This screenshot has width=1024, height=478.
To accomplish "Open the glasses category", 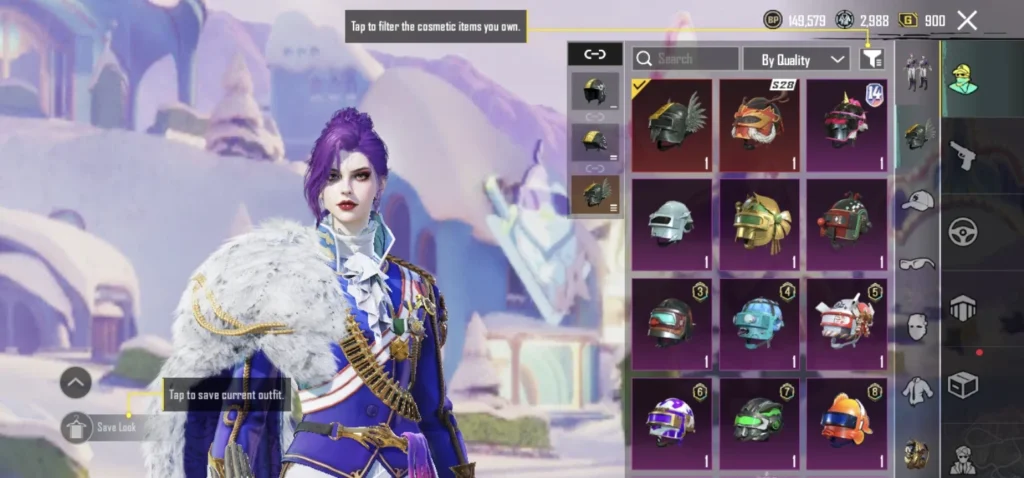I will click(917, 264).
